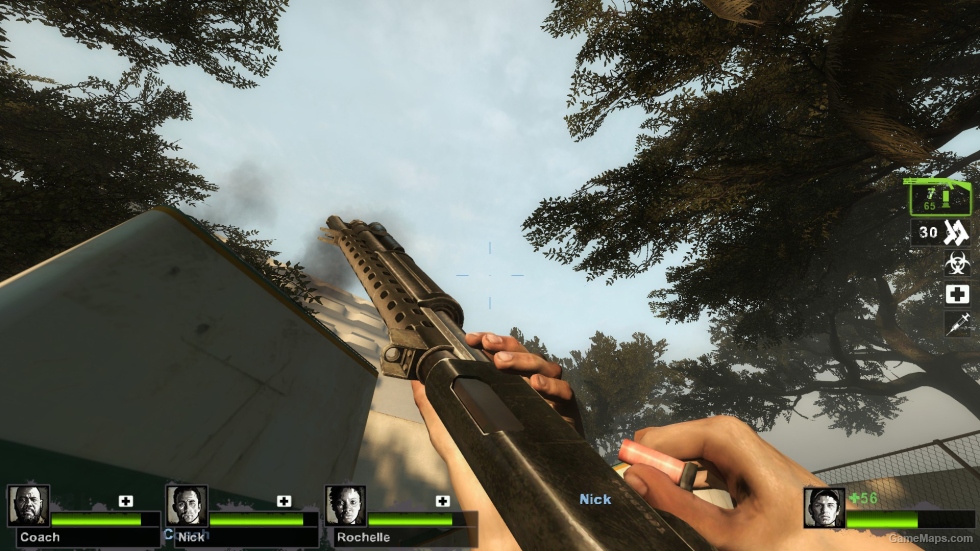Equip the biohazard bile jar throwable
The image size is (980, 551).
[x=957, y=264]
